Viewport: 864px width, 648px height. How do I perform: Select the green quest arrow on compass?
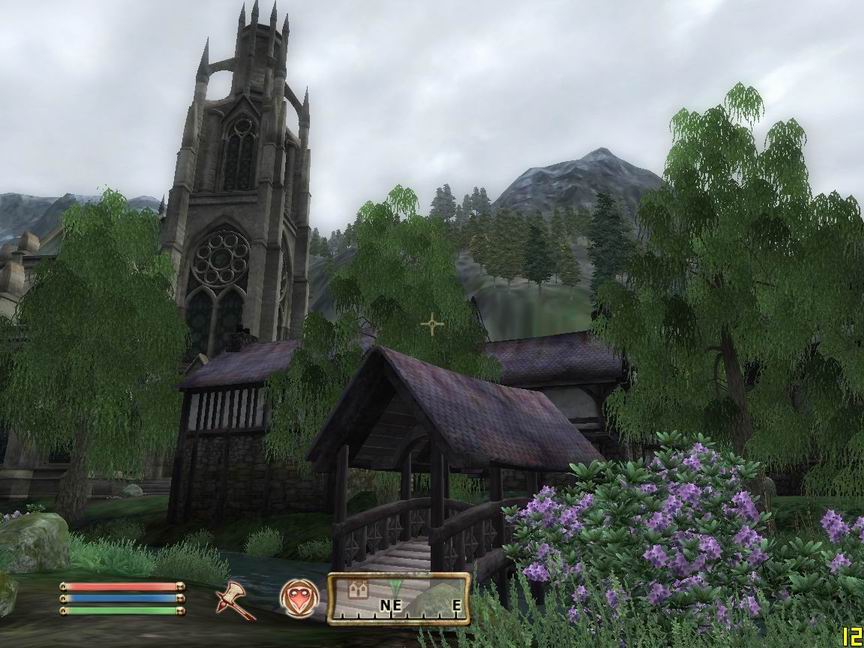(396, 588)
